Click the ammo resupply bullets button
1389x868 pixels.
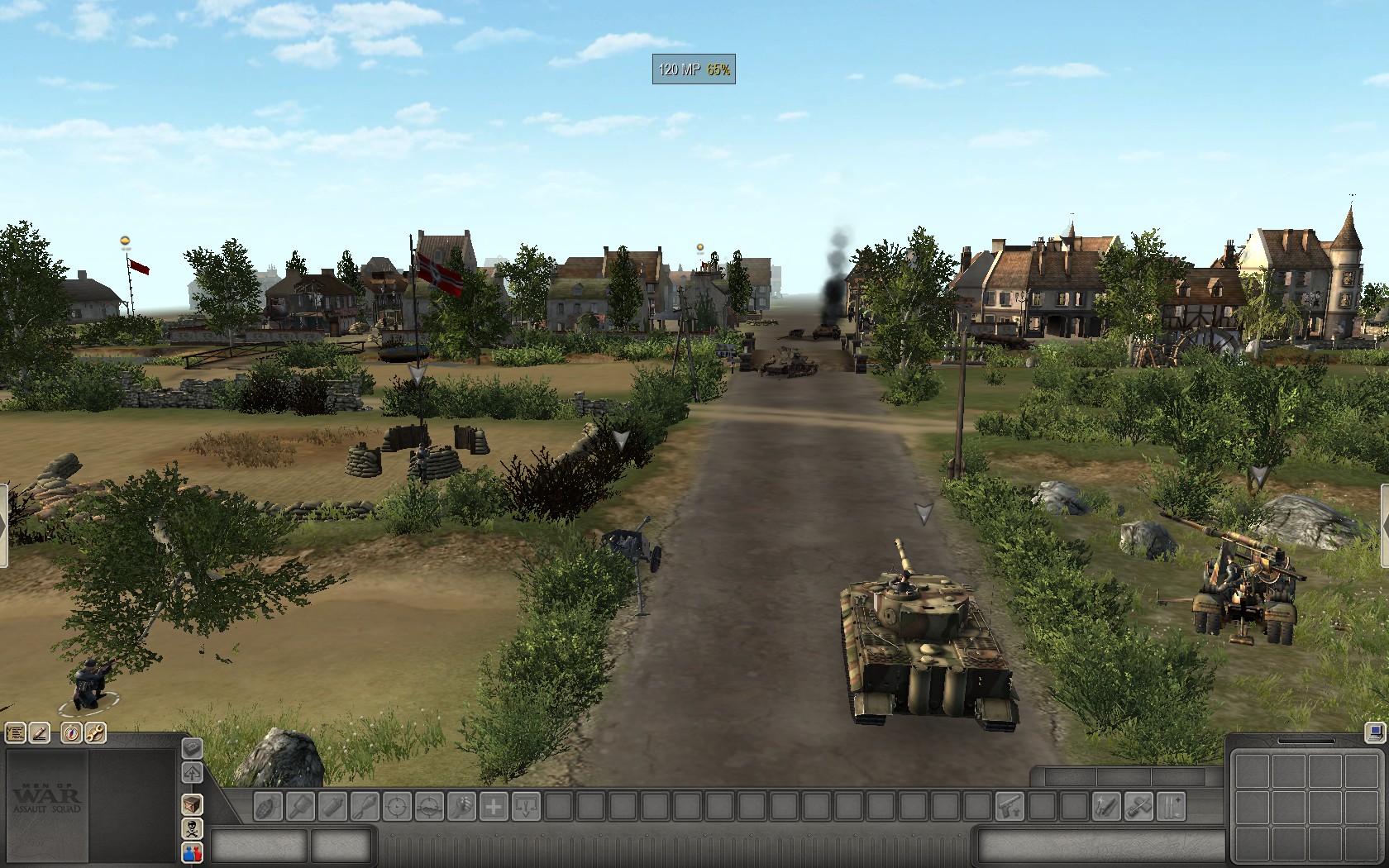[1171, 806]
